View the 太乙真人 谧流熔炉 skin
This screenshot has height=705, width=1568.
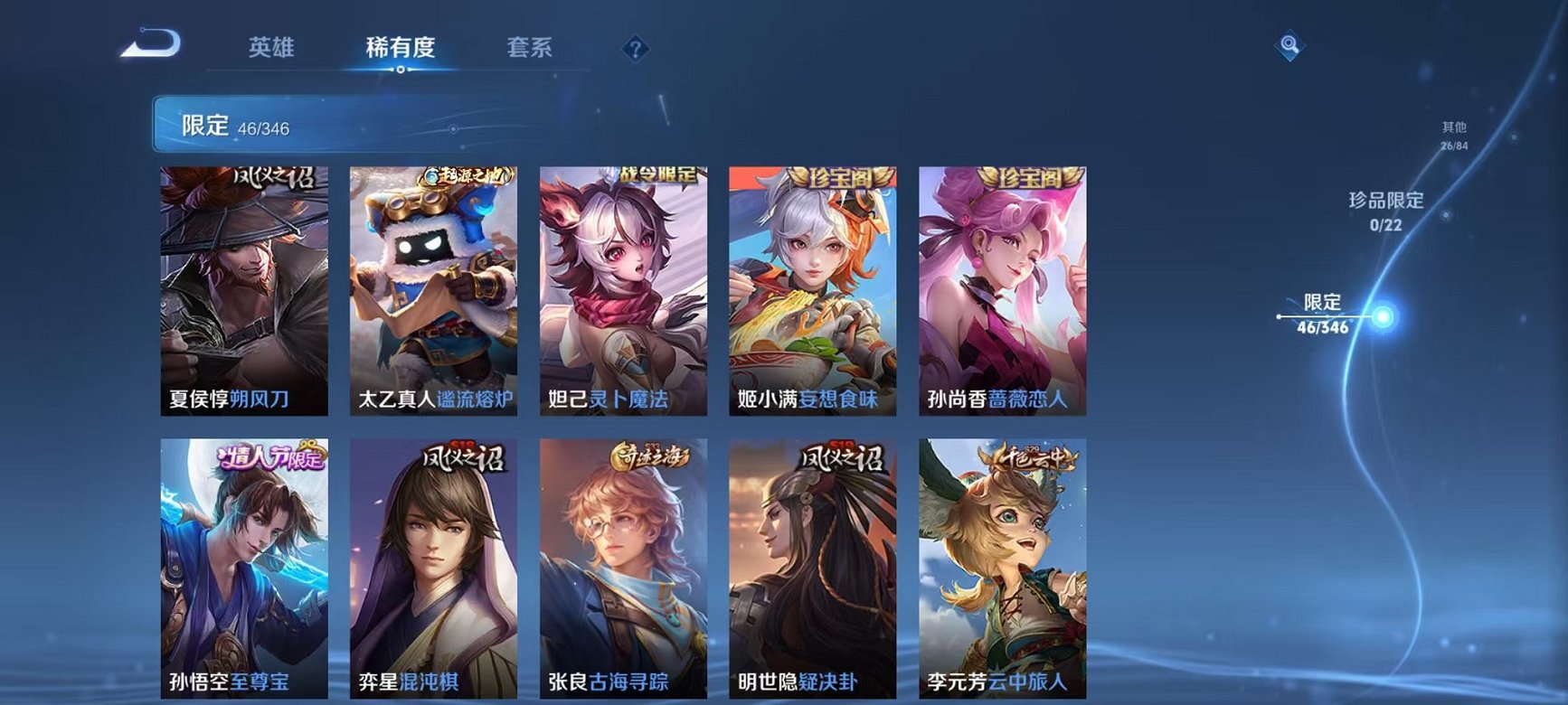432,289
